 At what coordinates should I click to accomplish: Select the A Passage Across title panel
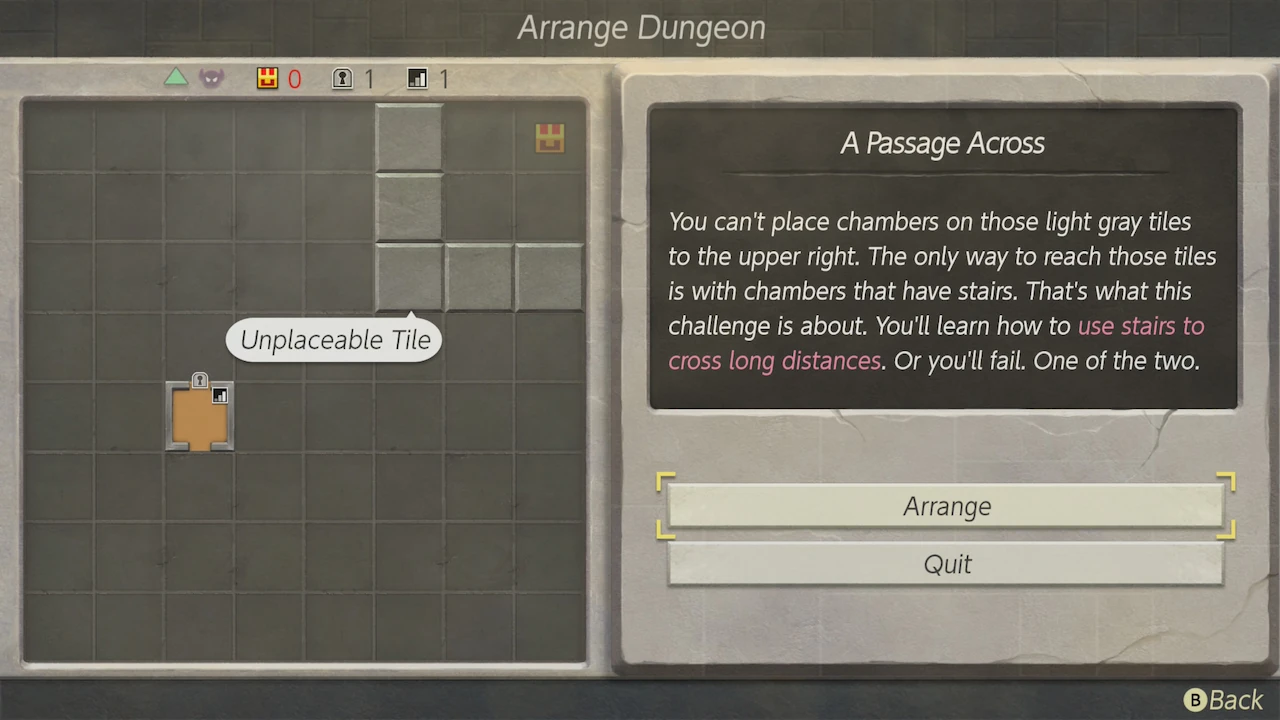pyautogui.click(x=941, y=143)
